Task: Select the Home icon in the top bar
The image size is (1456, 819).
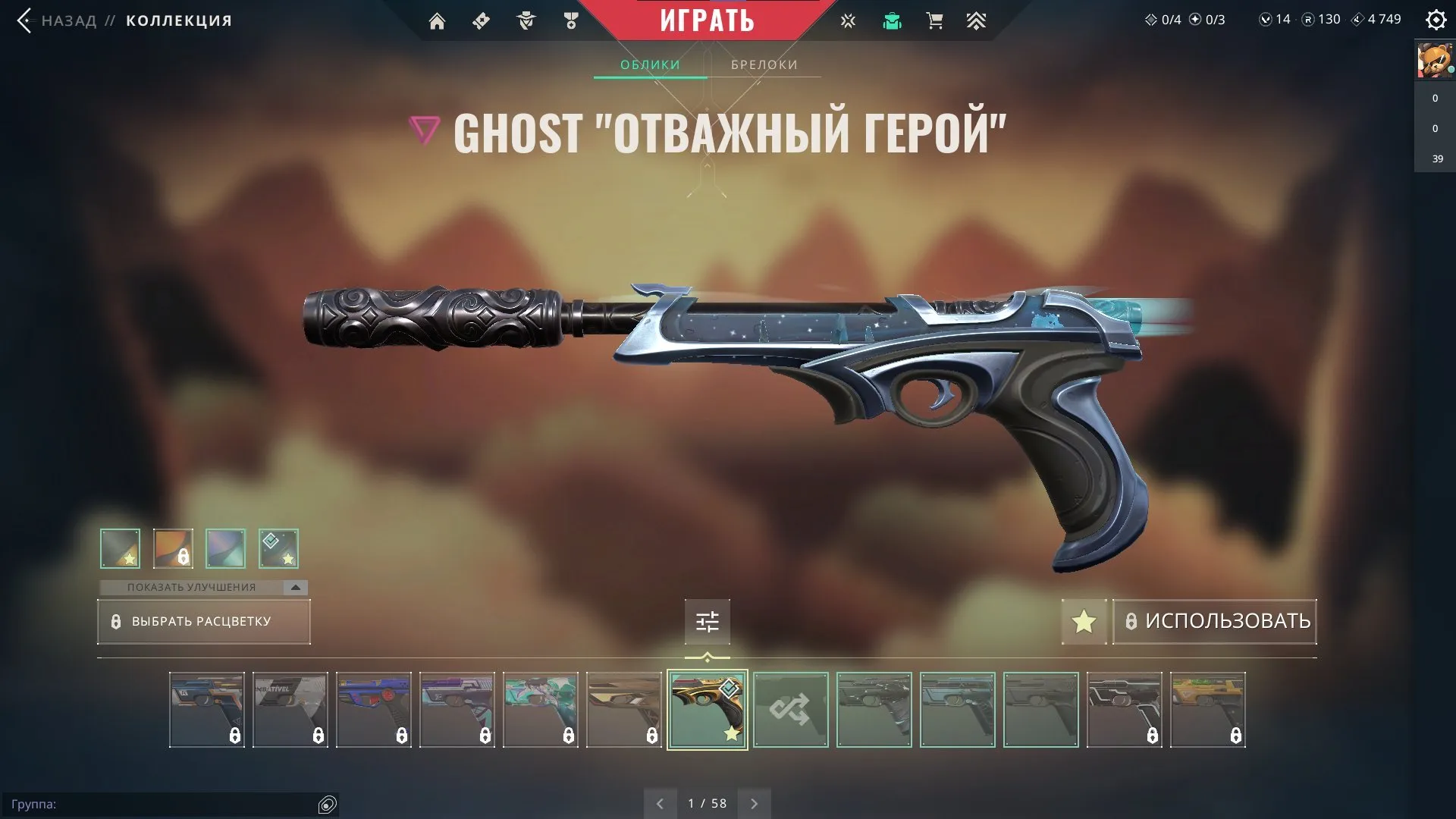Action: pyautogui.click(x=438, y=20)
